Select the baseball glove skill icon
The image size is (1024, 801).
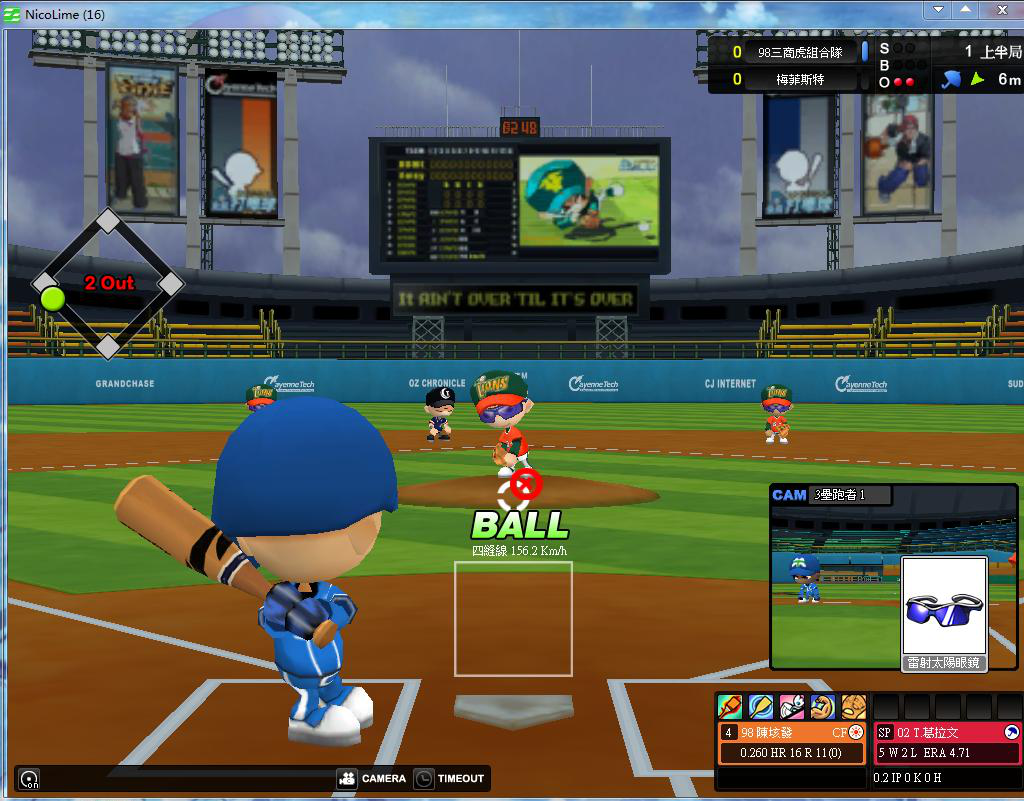click(853, 707)
